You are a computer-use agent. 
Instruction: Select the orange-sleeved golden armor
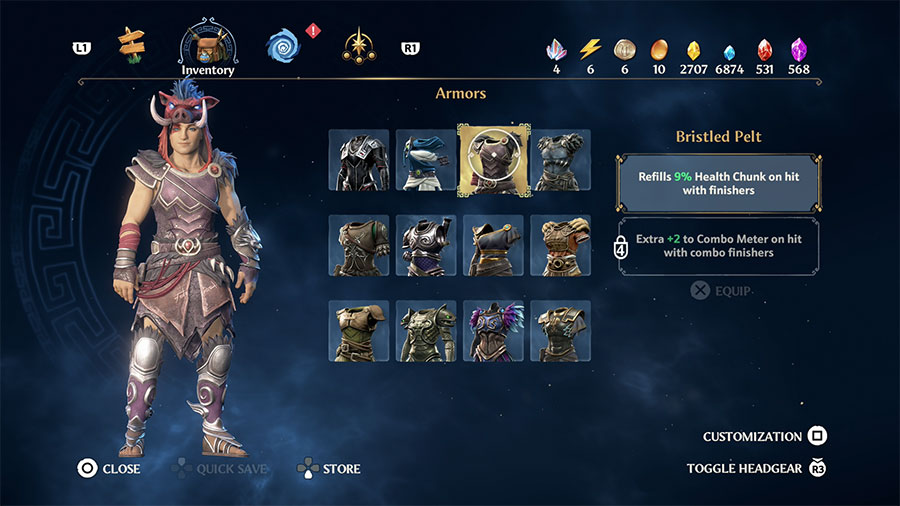click(560, 245)
